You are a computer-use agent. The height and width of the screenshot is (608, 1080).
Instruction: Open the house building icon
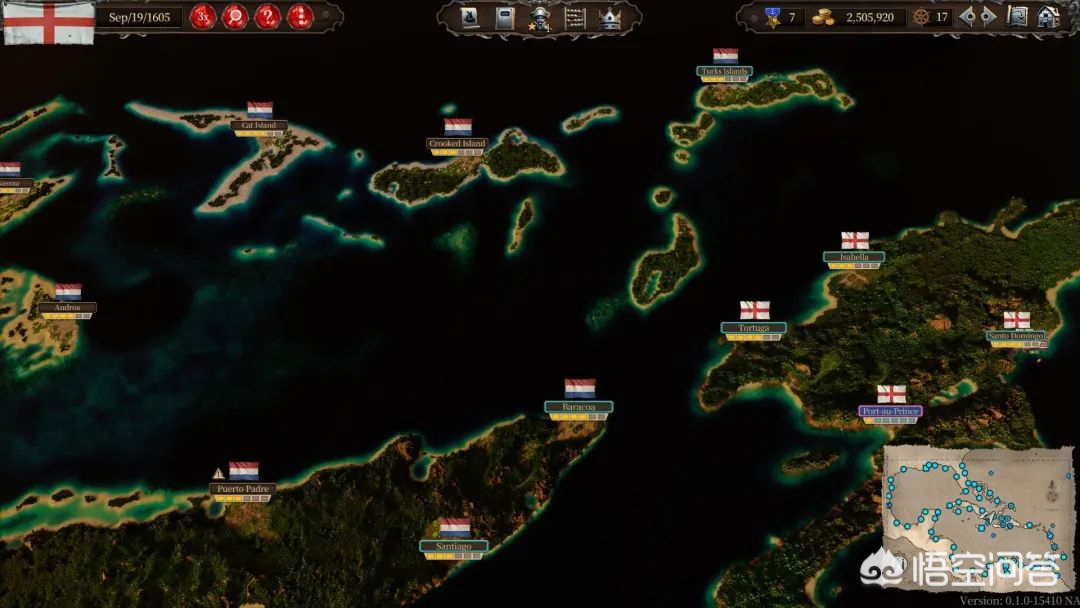pyautogui.click(x=1047, y=17)
